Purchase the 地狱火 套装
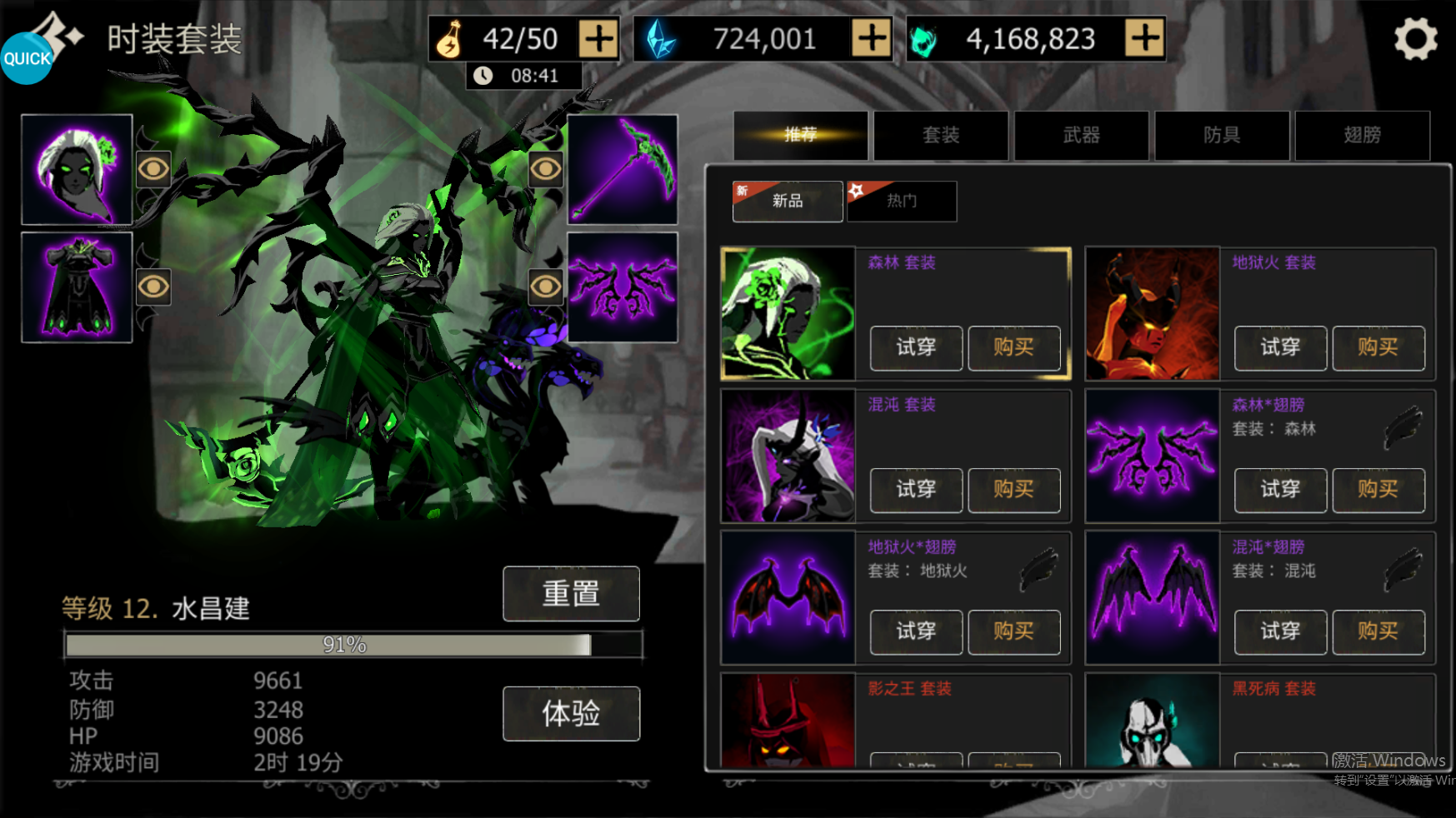This screenshot has width=1456, height=818. click(1378, 347)
